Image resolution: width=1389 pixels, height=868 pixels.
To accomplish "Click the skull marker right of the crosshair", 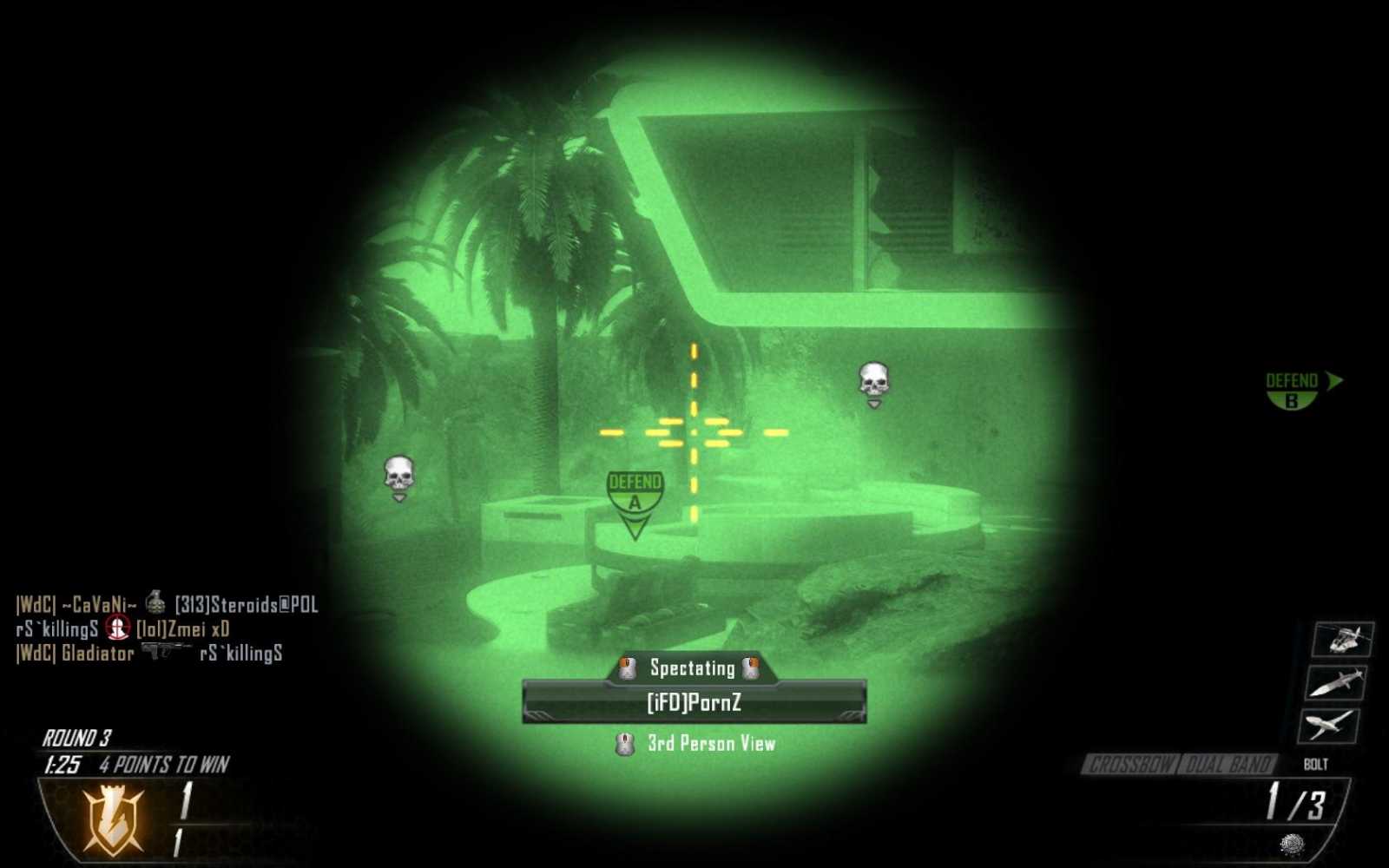I will point(872,379).
